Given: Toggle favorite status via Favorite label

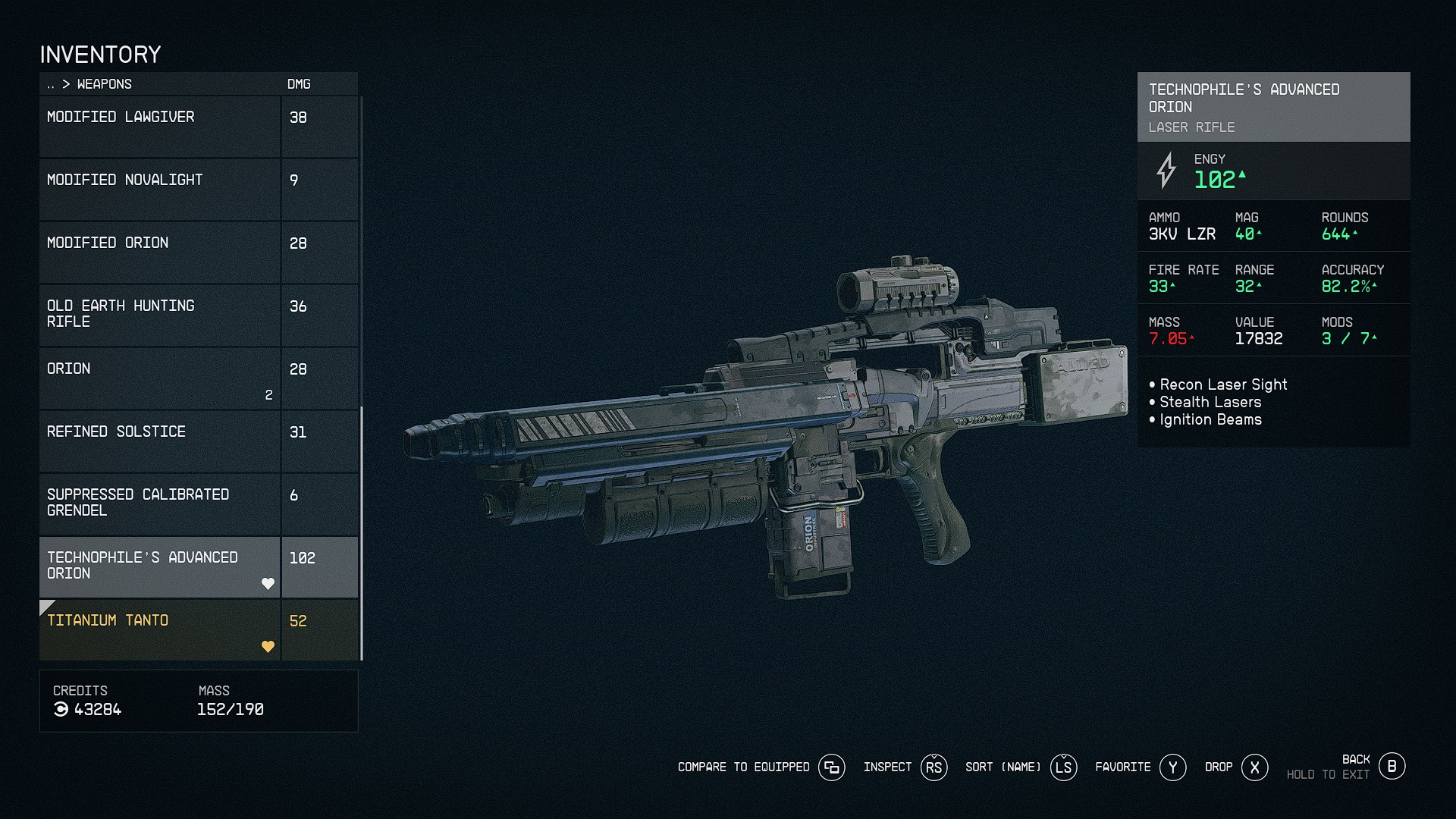Looking at the screenshot, I should [1122, 767].
